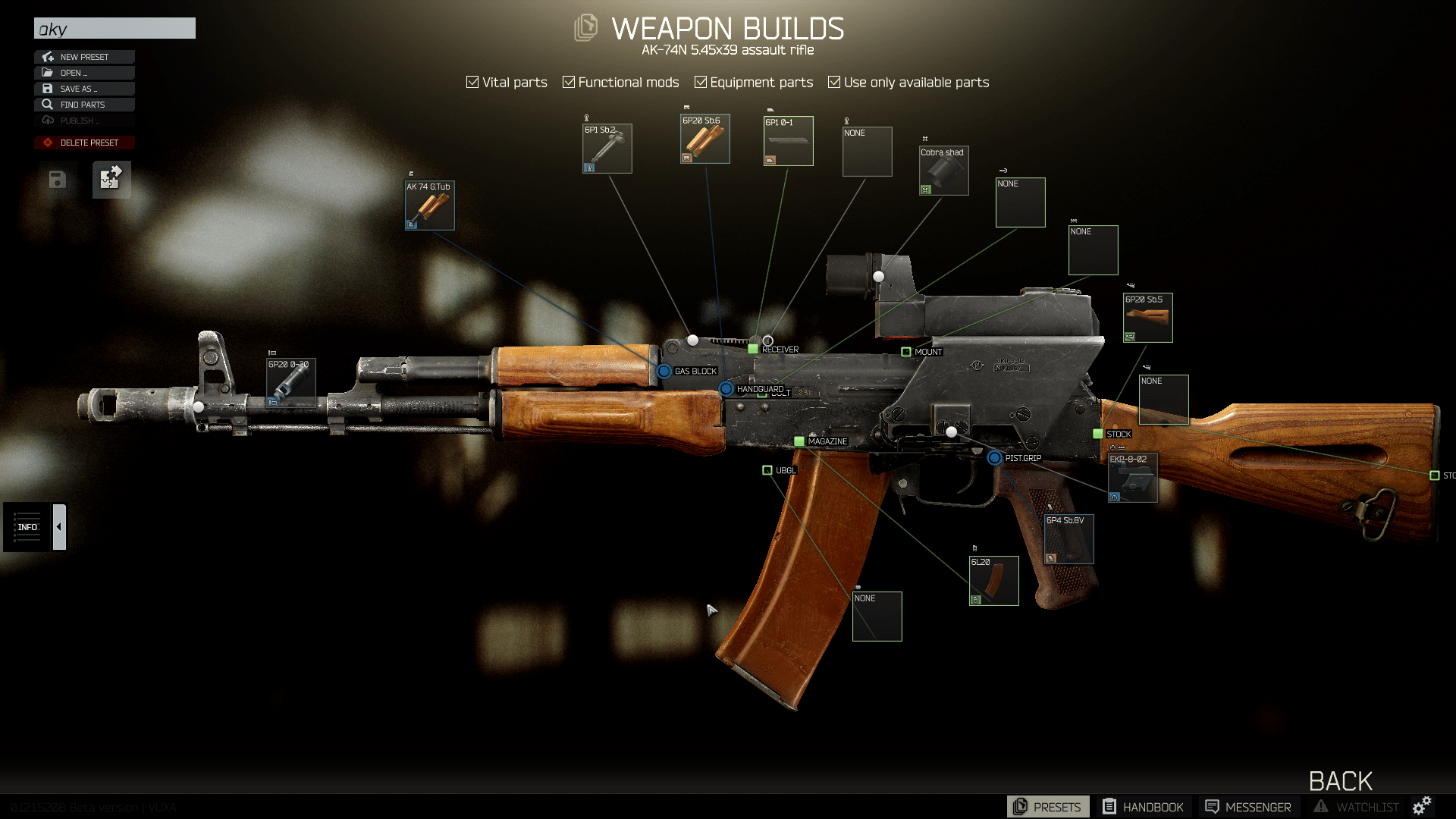Choose Save As for this build
Screen dimensions: 1456x819
coord(84,89)
